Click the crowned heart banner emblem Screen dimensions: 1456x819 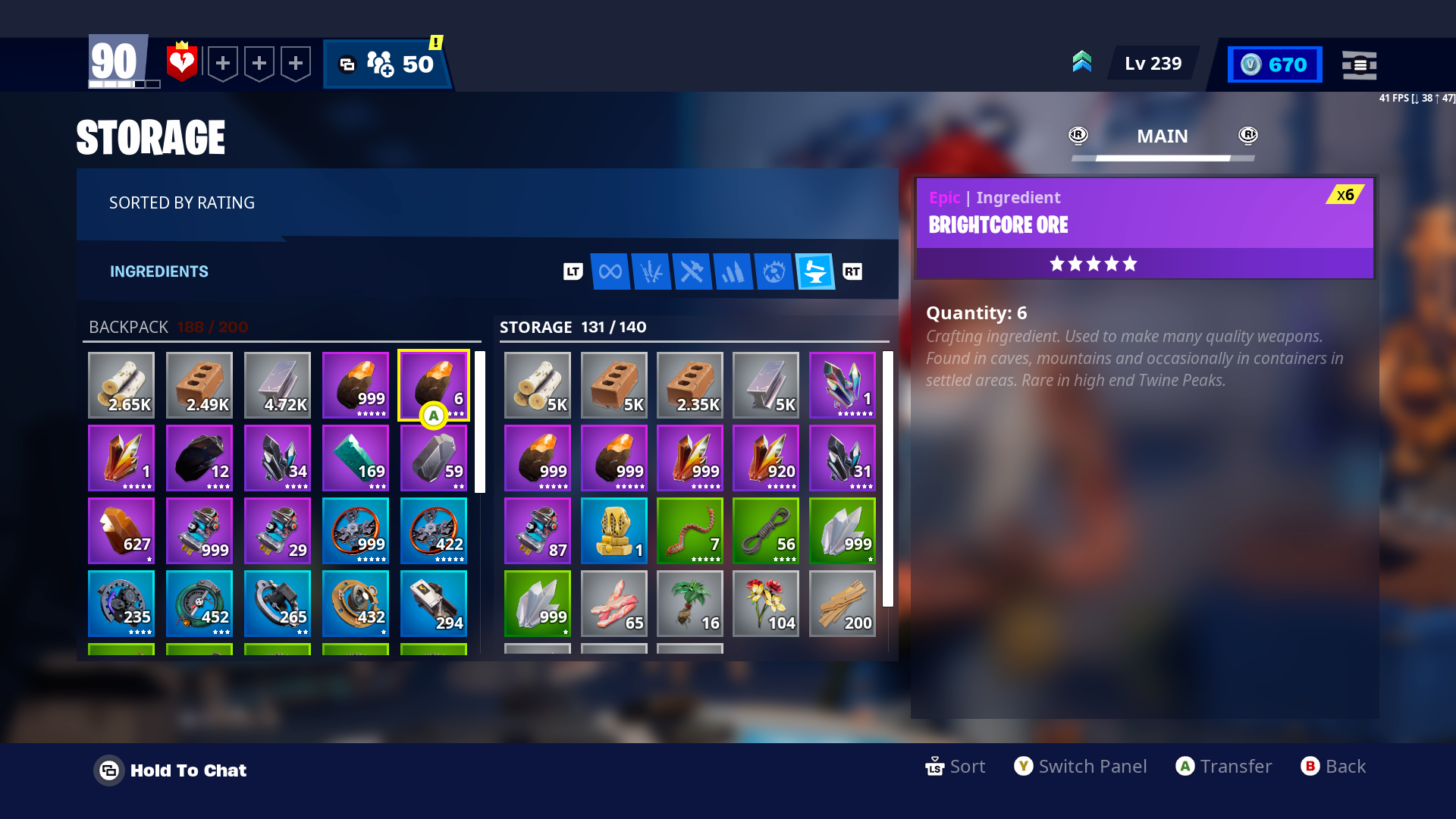180,61
